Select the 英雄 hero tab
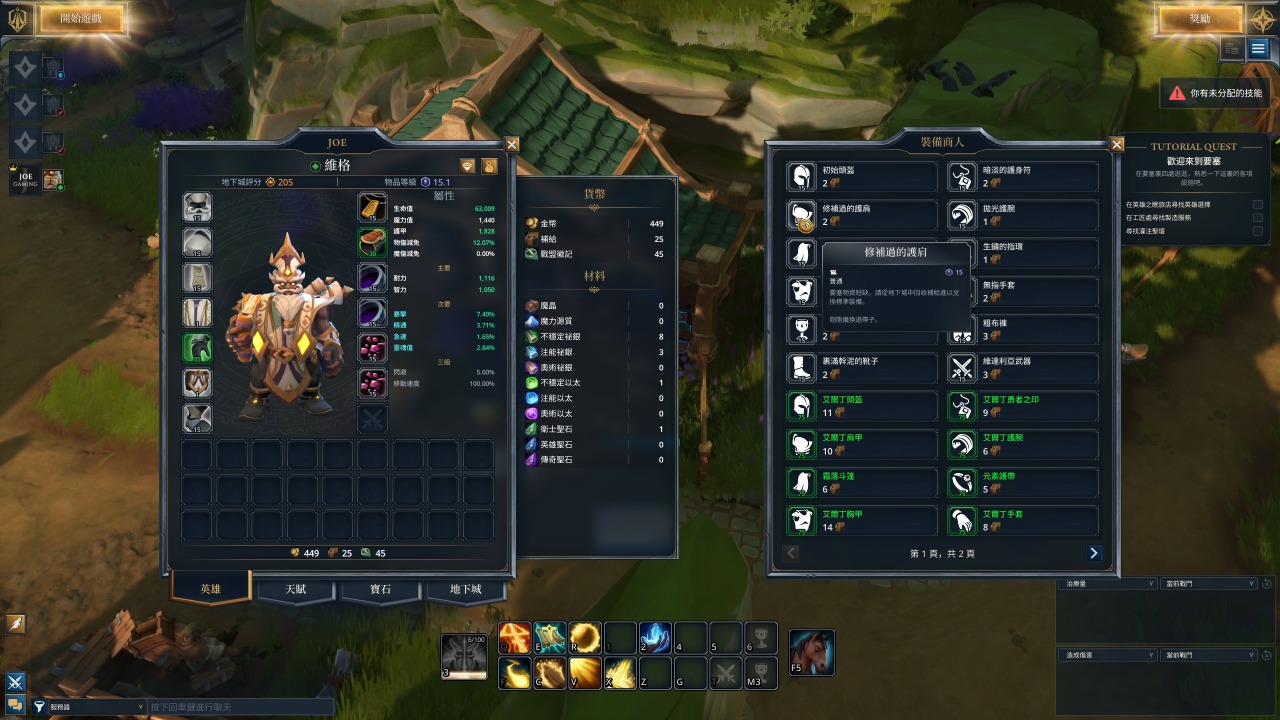This screenshot has width=1280, height=720. [x=211, y=588]
